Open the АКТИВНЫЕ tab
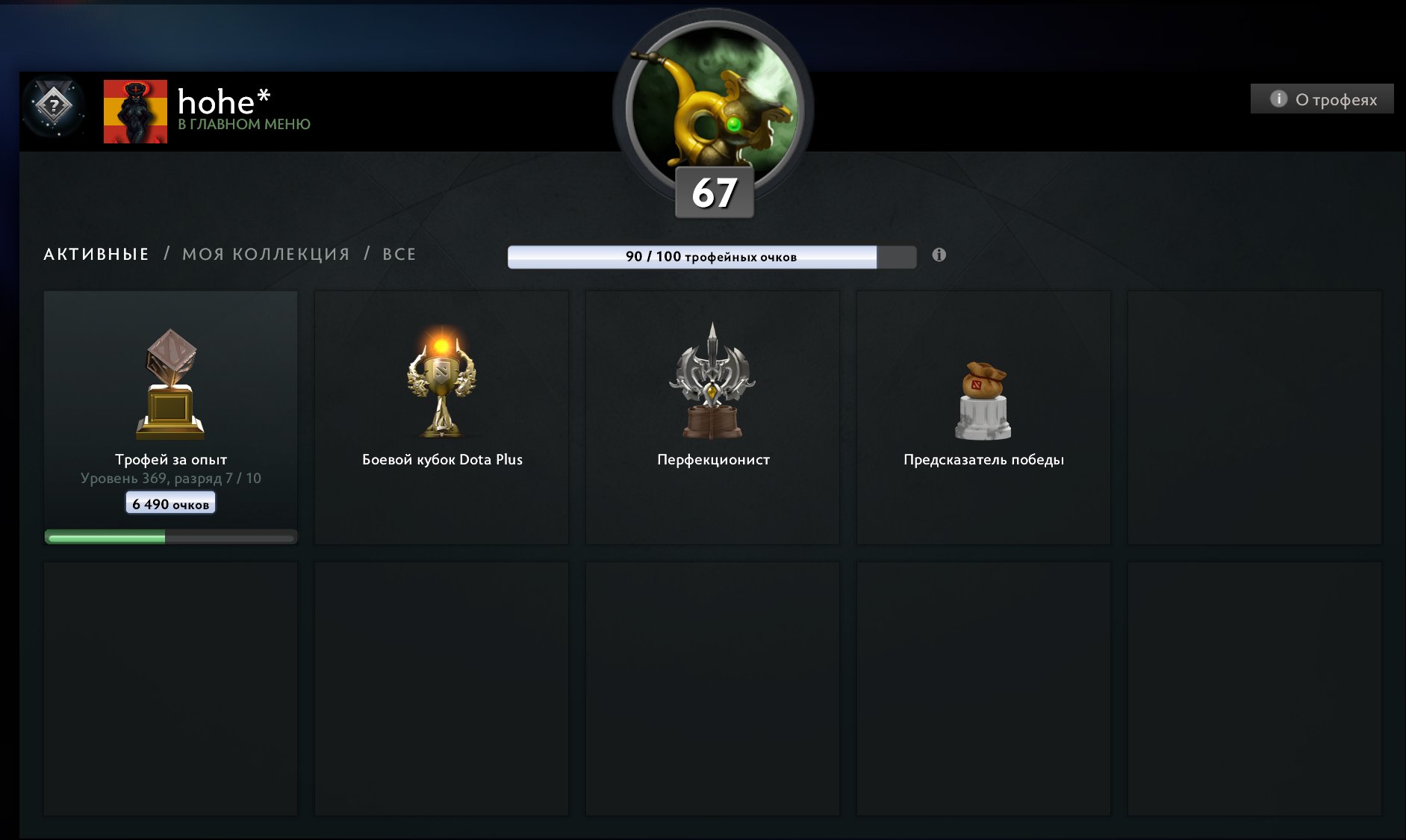Viewport: 1406px width, 840px height. 96,253
